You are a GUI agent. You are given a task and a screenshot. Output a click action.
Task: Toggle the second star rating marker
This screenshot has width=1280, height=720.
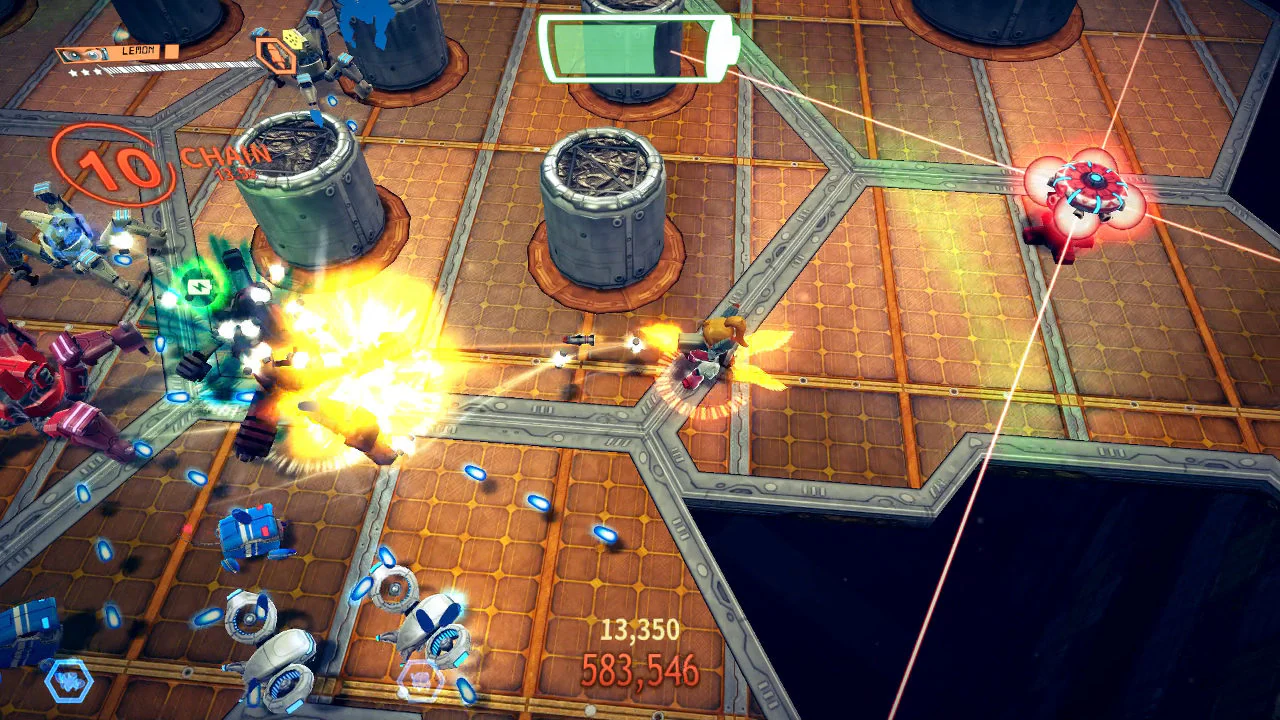coord(86,71)
